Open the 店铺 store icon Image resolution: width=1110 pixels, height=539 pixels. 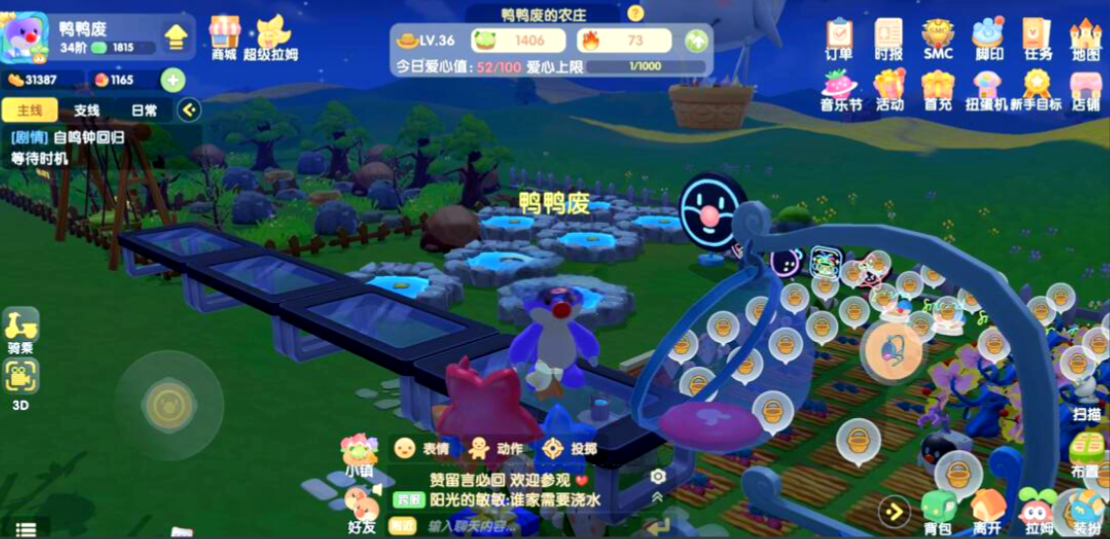tap(1086, 88)
